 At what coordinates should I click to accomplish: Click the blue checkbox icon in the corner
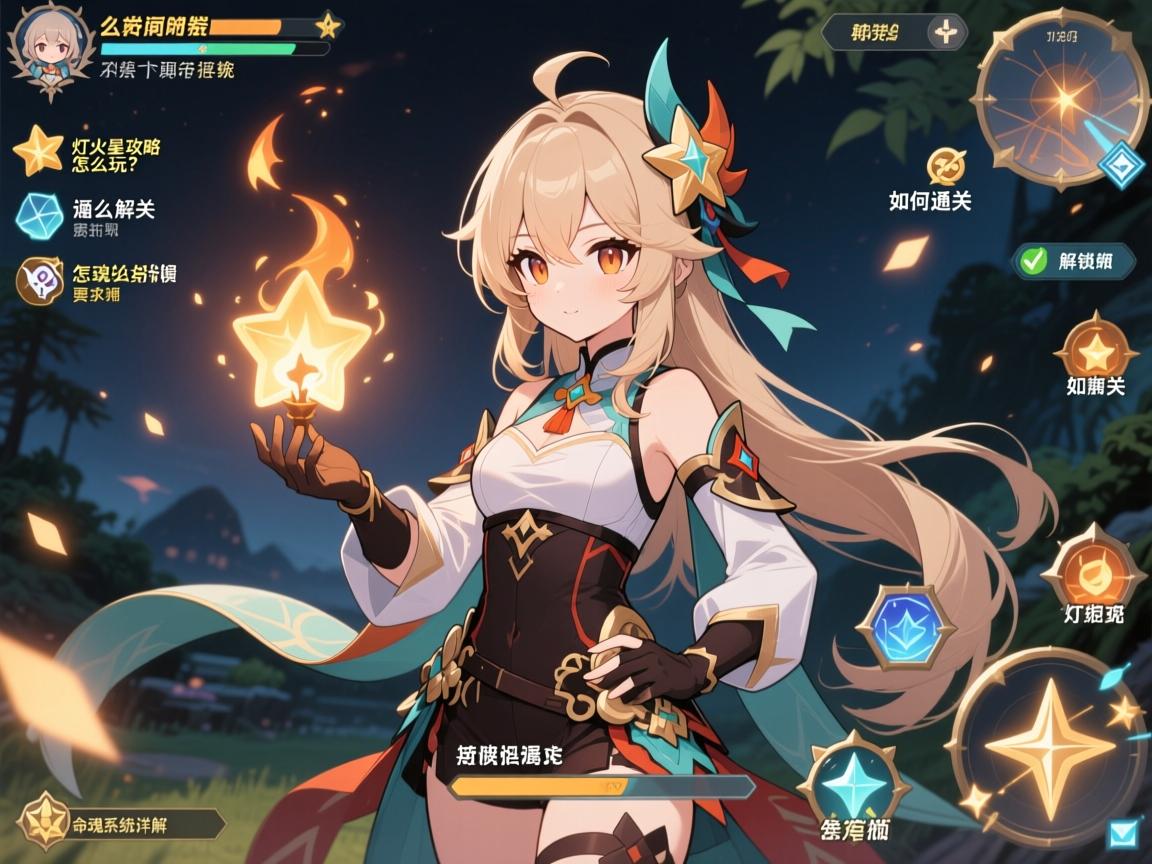pyautogui.click(x=1123, y=833)
